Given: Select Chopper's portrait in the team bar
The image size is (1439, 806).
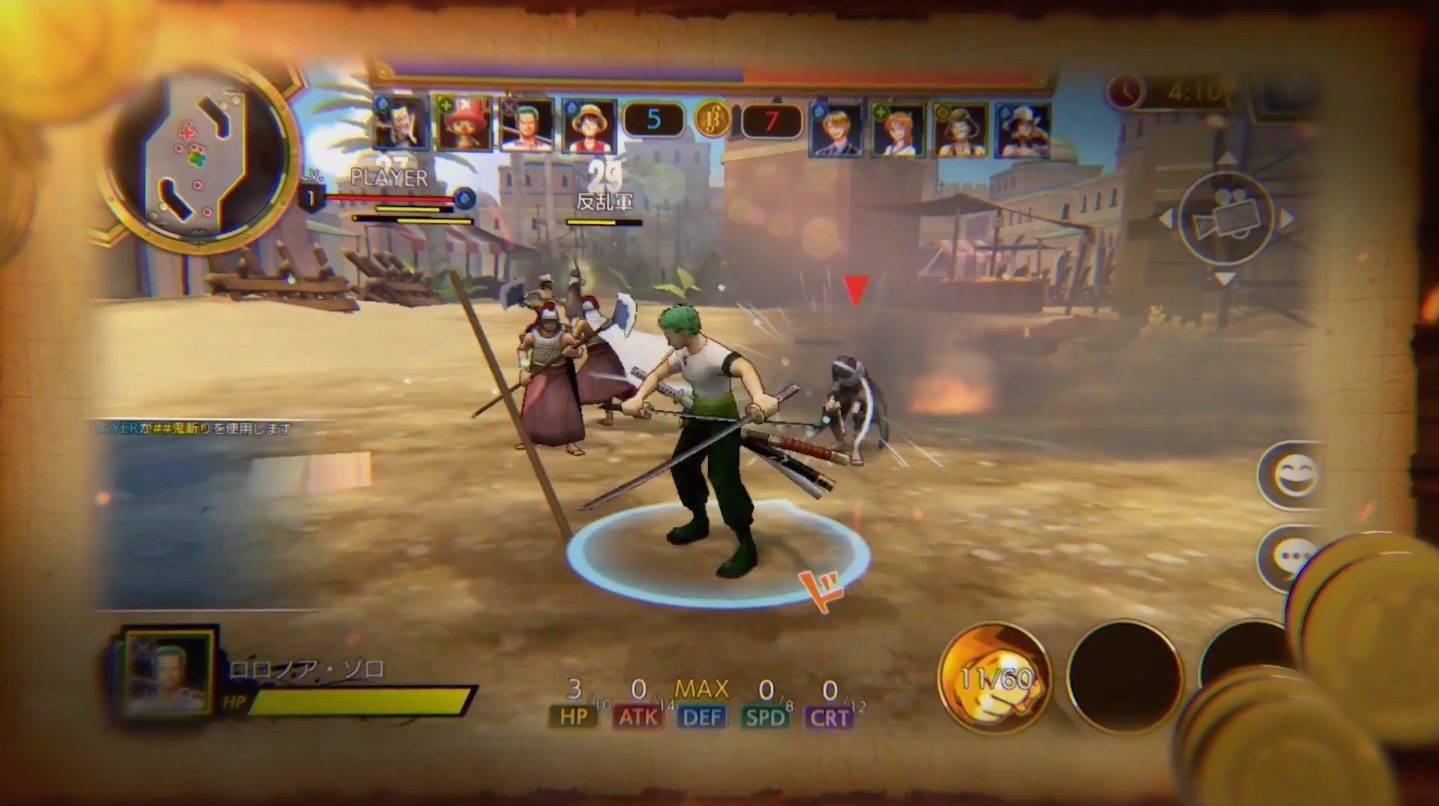Looking at the screenshot, I should [x=463, y=123].
